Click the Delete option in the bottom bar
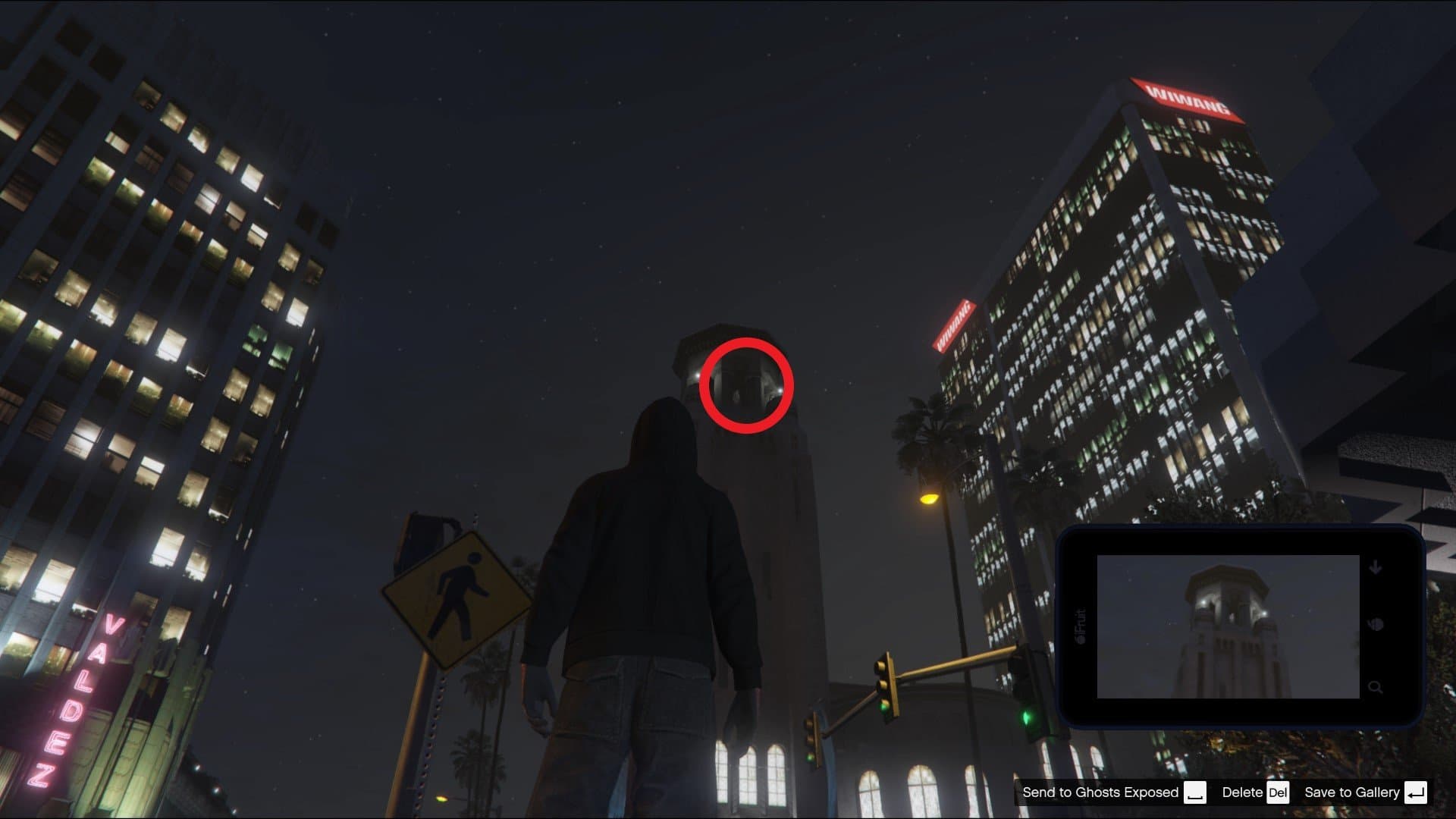This screenshot has width=1456, height=819. point(1244,792)
